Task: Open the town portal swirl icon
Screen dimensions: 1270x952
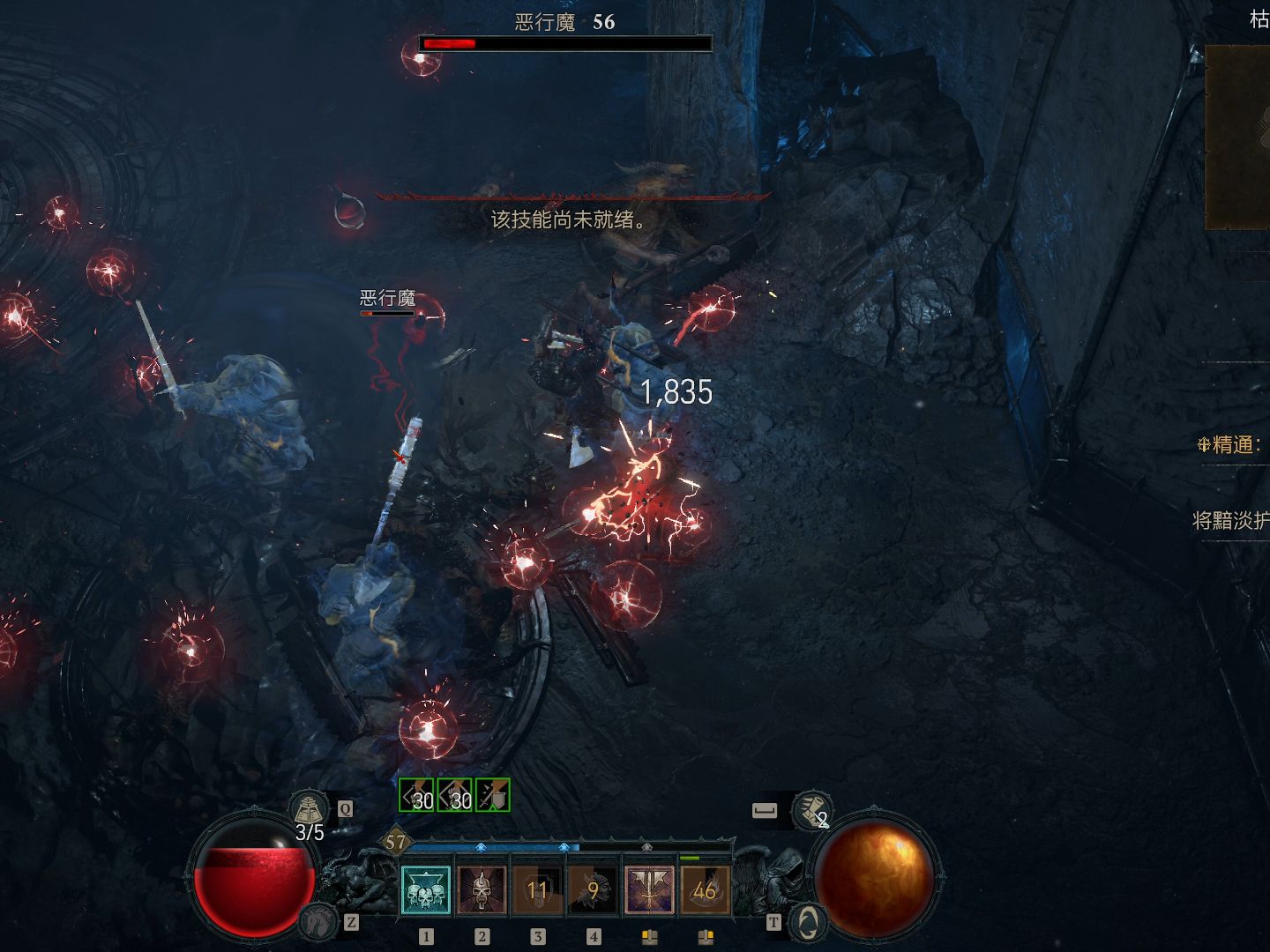Action: tap(807, 922)
